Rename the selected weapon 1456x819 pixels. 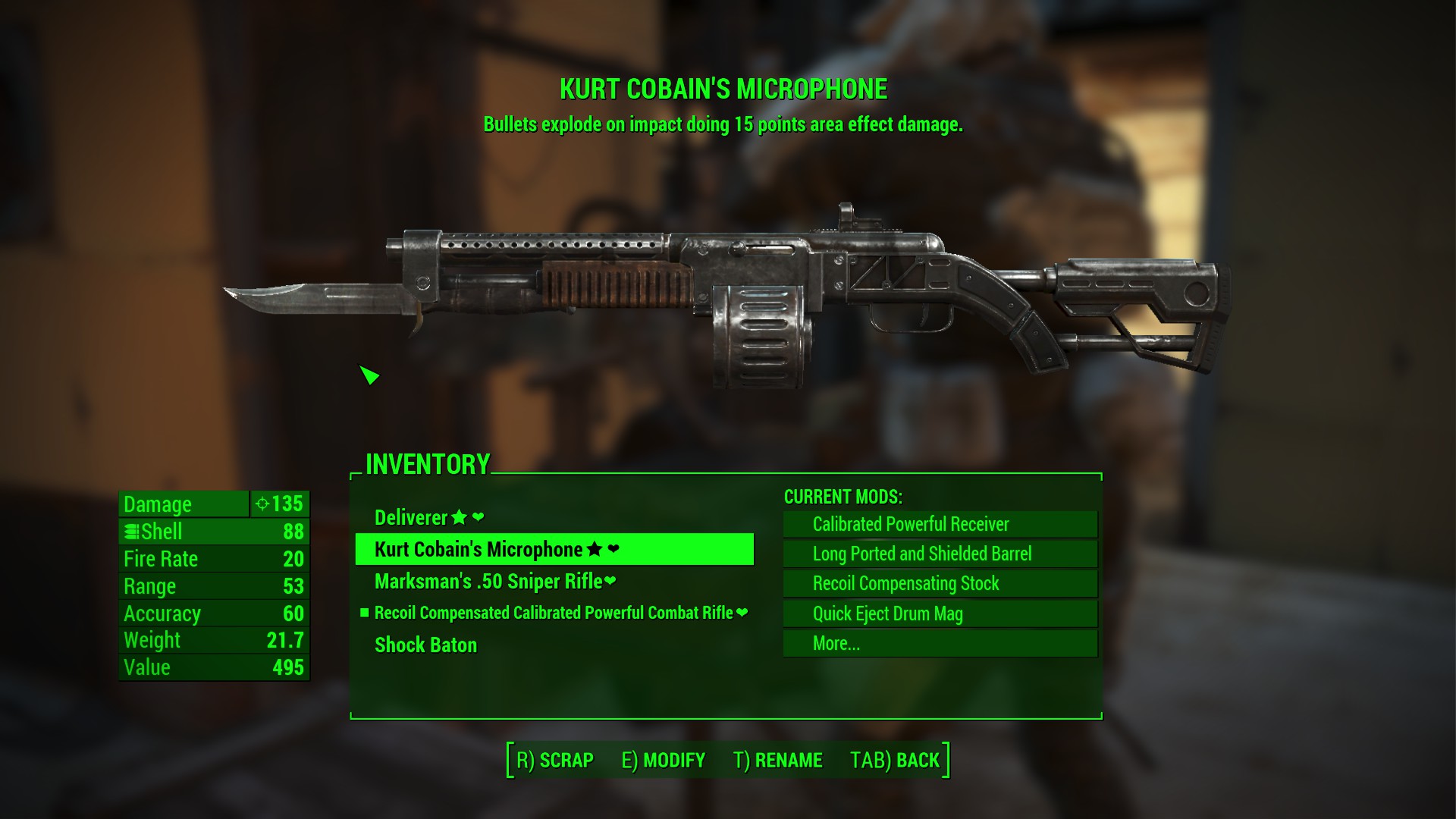pyautogui.click(x=778, y=760)
